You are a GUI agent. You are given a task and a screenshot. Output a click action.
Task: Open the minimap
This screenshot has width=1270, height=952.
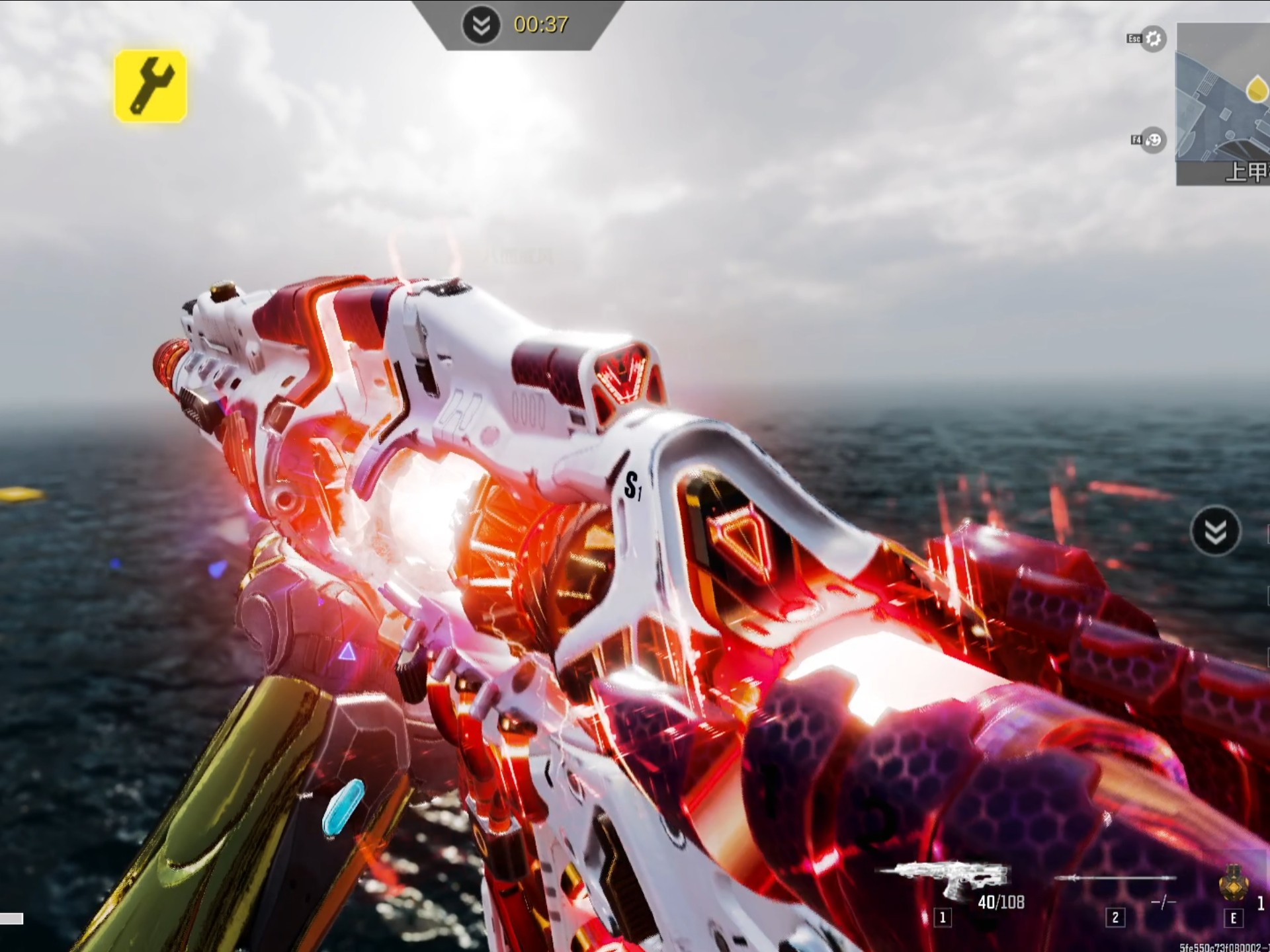(x=1224, y=104)
